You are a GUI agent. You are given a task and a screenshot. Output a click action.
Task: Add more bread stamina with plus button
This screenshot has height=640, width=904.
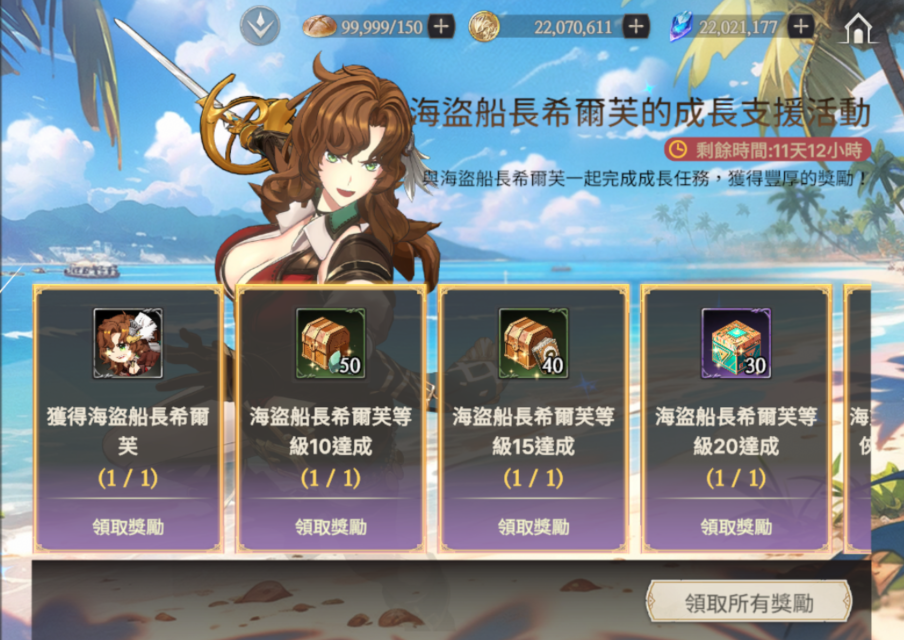click(441, 27)
